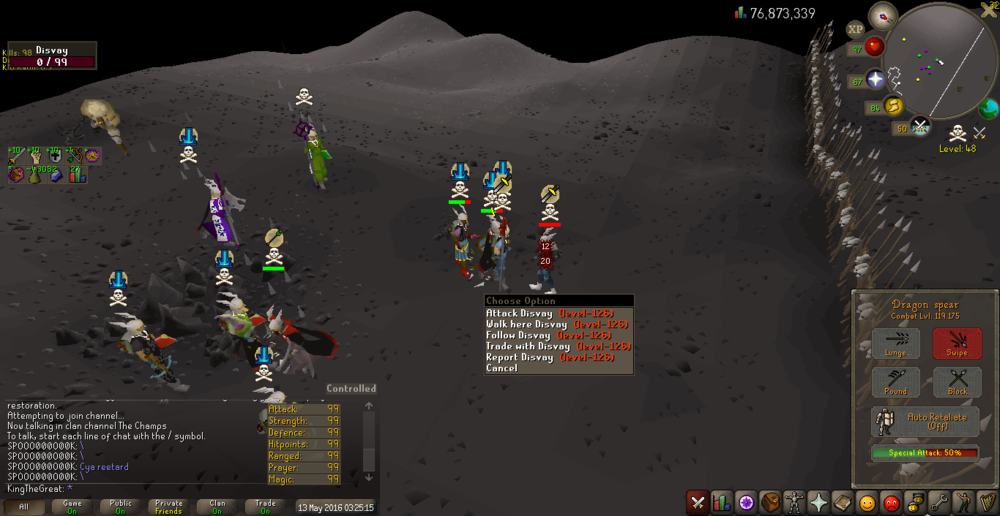Open the world map globe
The image size is (1000, 516).
(989, 108)
